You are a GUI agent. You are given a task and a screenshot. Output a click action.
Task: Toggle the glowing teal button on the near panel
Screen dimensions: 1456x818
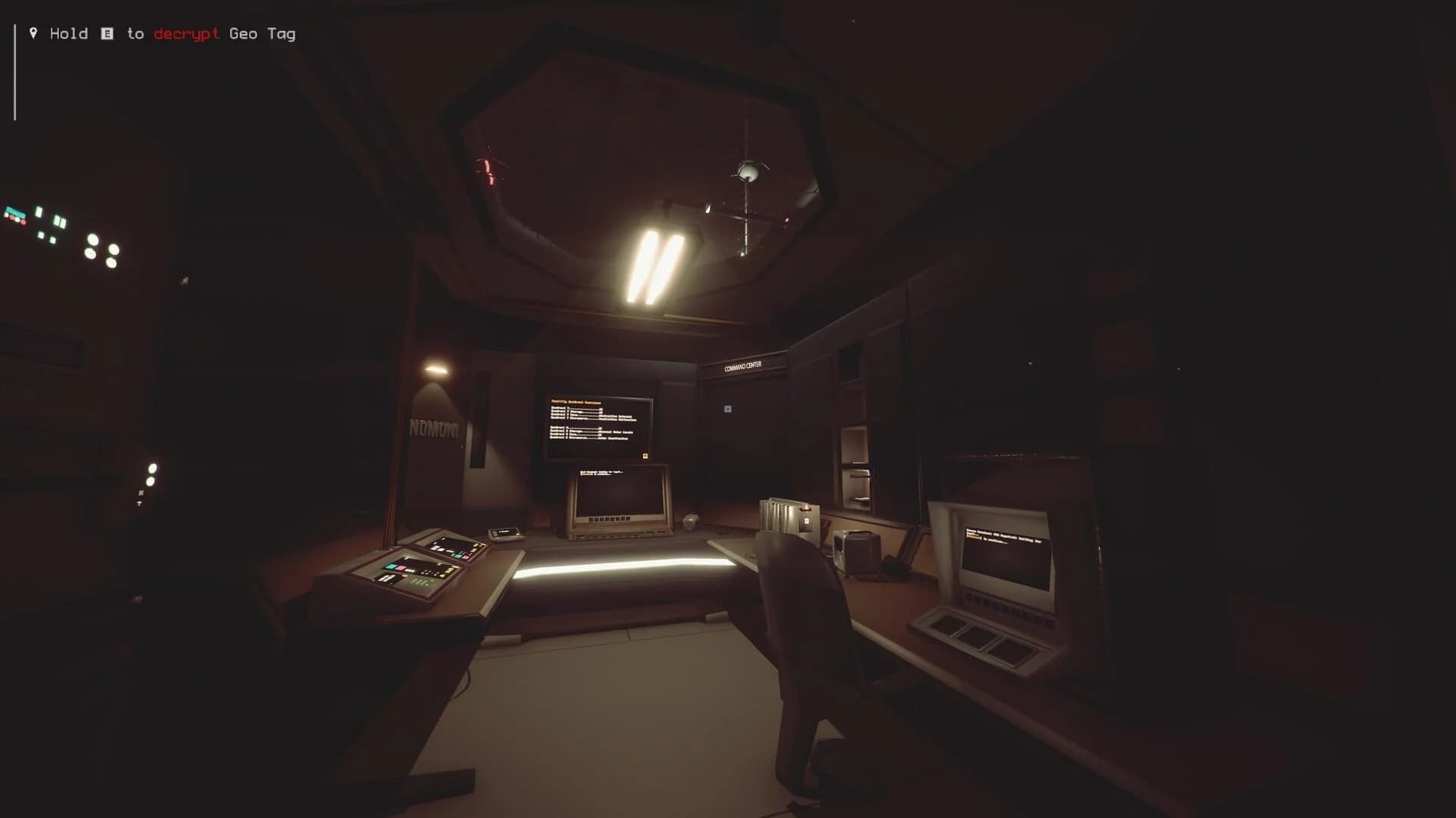pyautogui.click(x=392, y=567)
